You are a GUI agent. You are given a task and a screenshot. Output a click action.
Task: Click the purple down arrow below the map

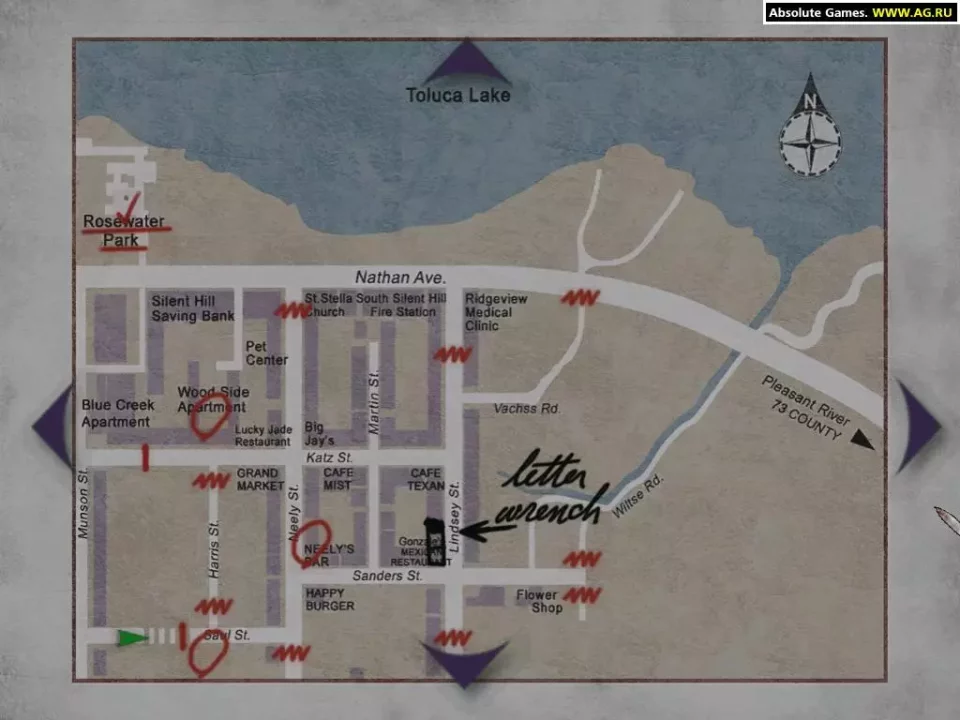coord(464,662)
